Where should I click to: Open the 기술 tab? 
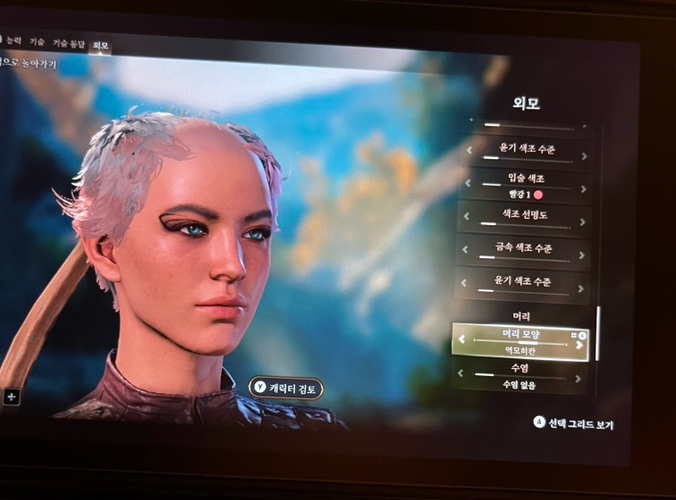coord(37,42)
